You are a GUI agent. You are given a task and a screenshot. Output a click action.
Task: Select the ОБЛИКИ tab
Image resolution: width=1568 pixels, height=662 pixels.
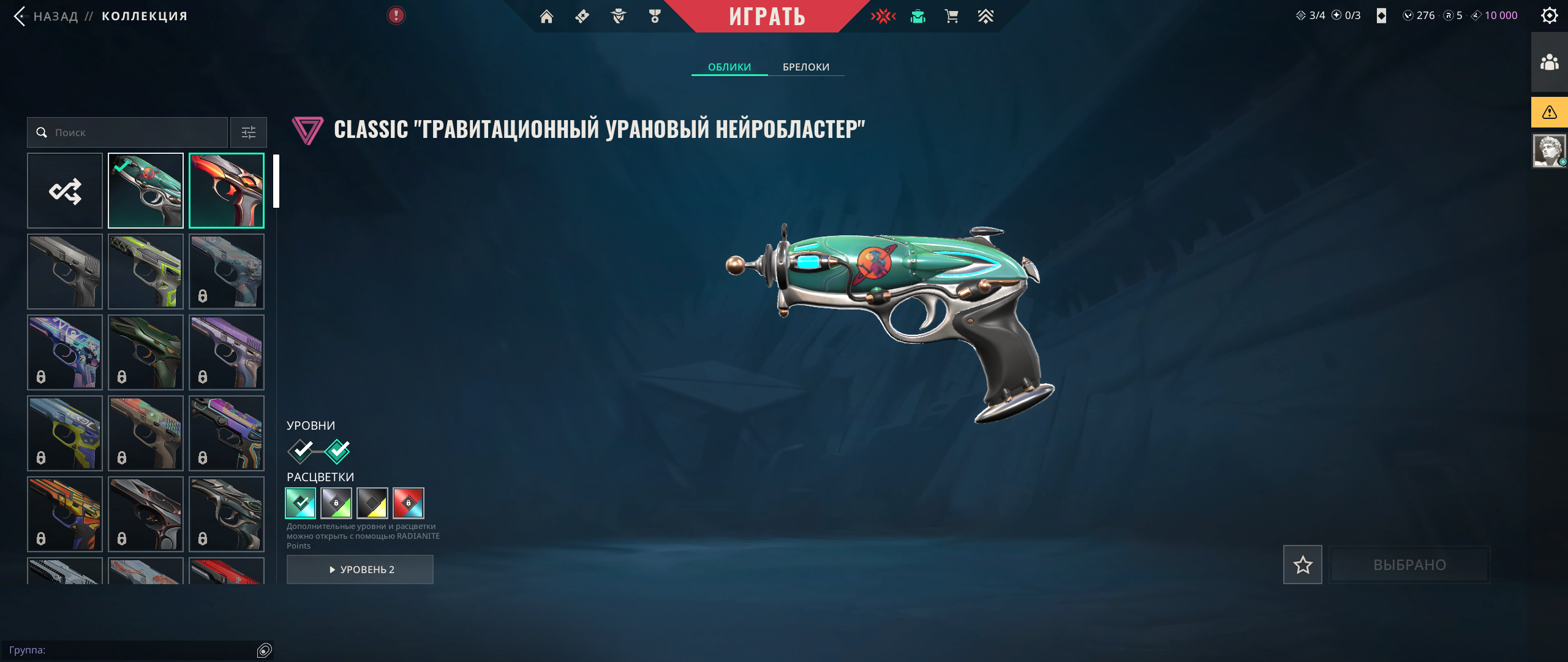[729, 67]
